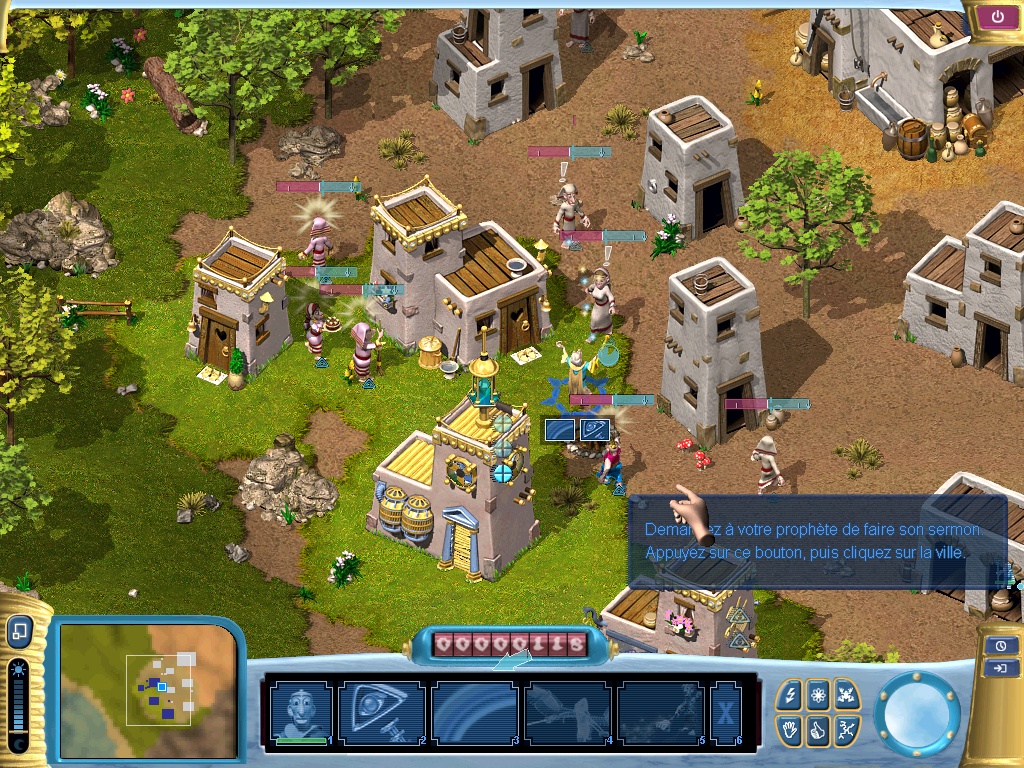Click the exit-arrow button below the clock
Image resolution: width=1024 pixels, height=768 pixels.
pyautogui.click(x=1001, y=669)
